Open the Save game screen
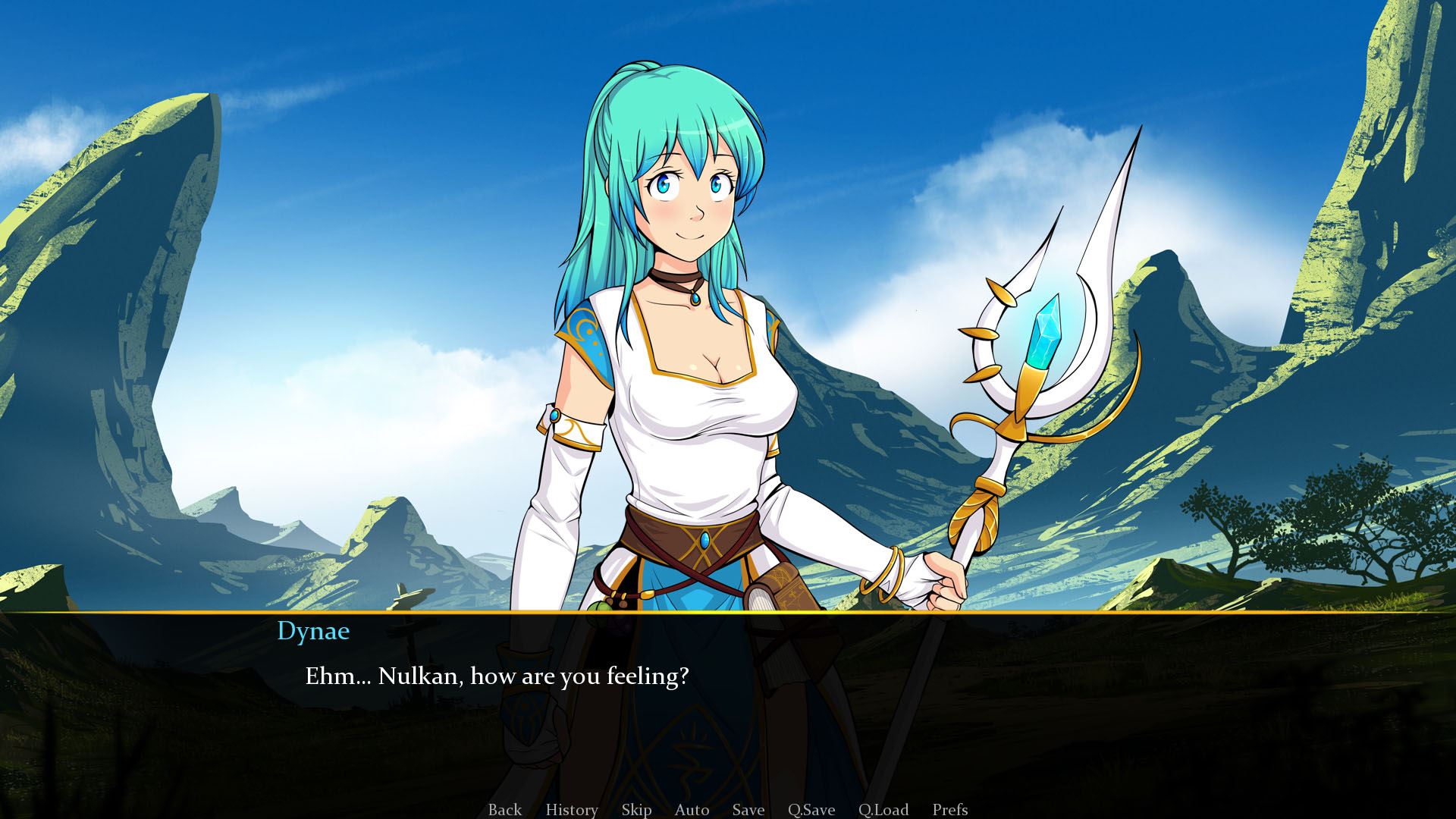1456x819 pixels. [x=748, y=809]
